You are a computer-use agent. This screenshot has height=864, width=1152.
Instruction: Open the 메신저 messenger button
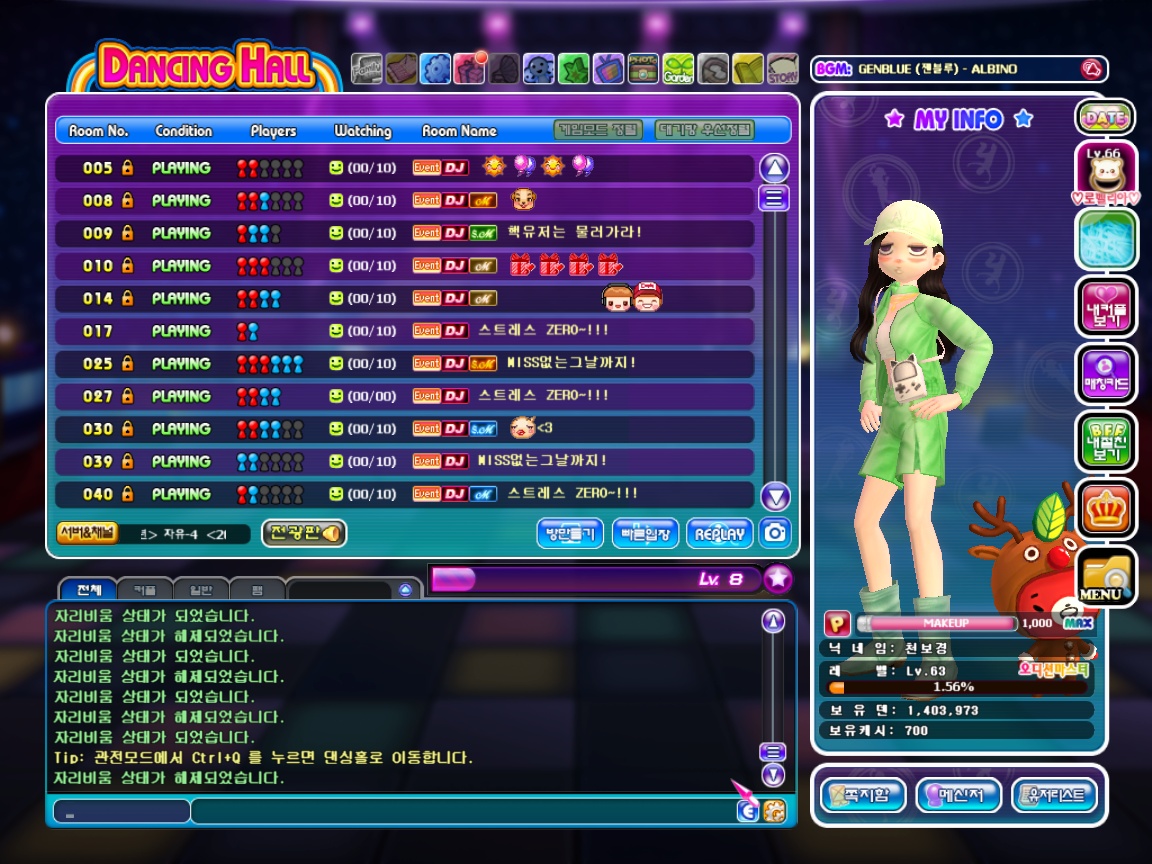coord(959,796)
